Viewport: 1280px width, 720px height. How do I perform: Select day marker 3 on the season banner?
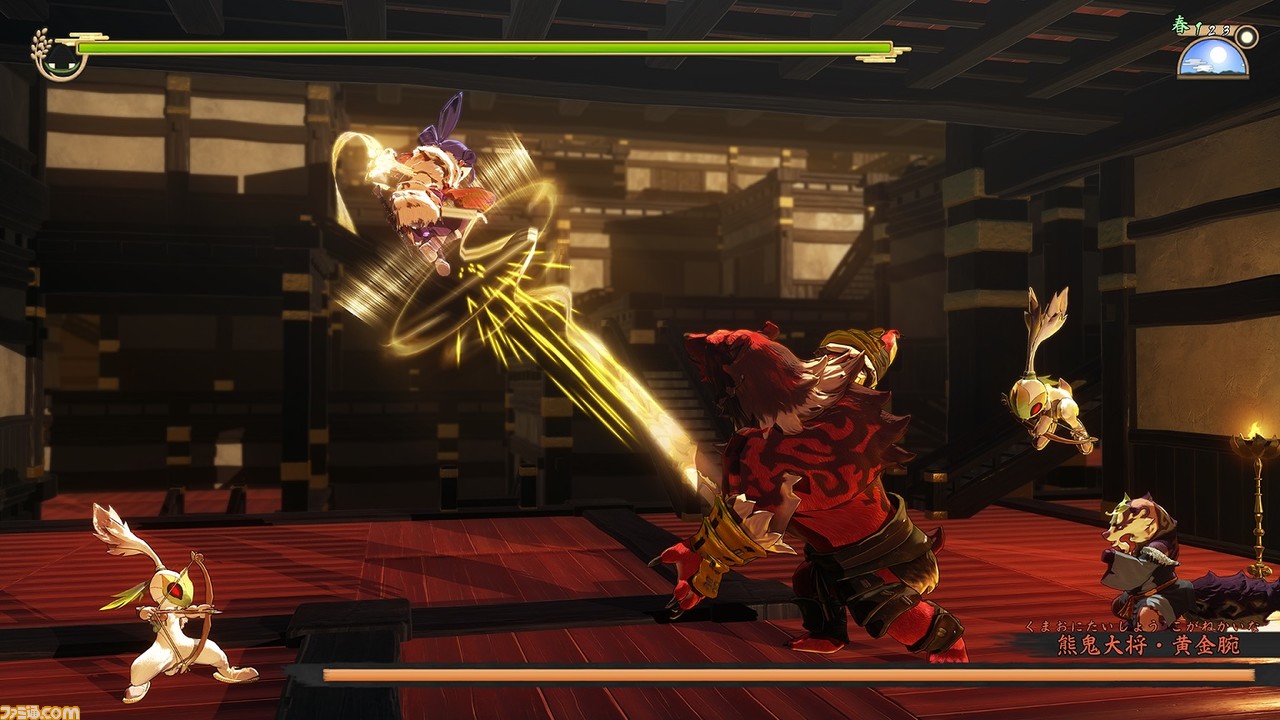(1225, 30)
